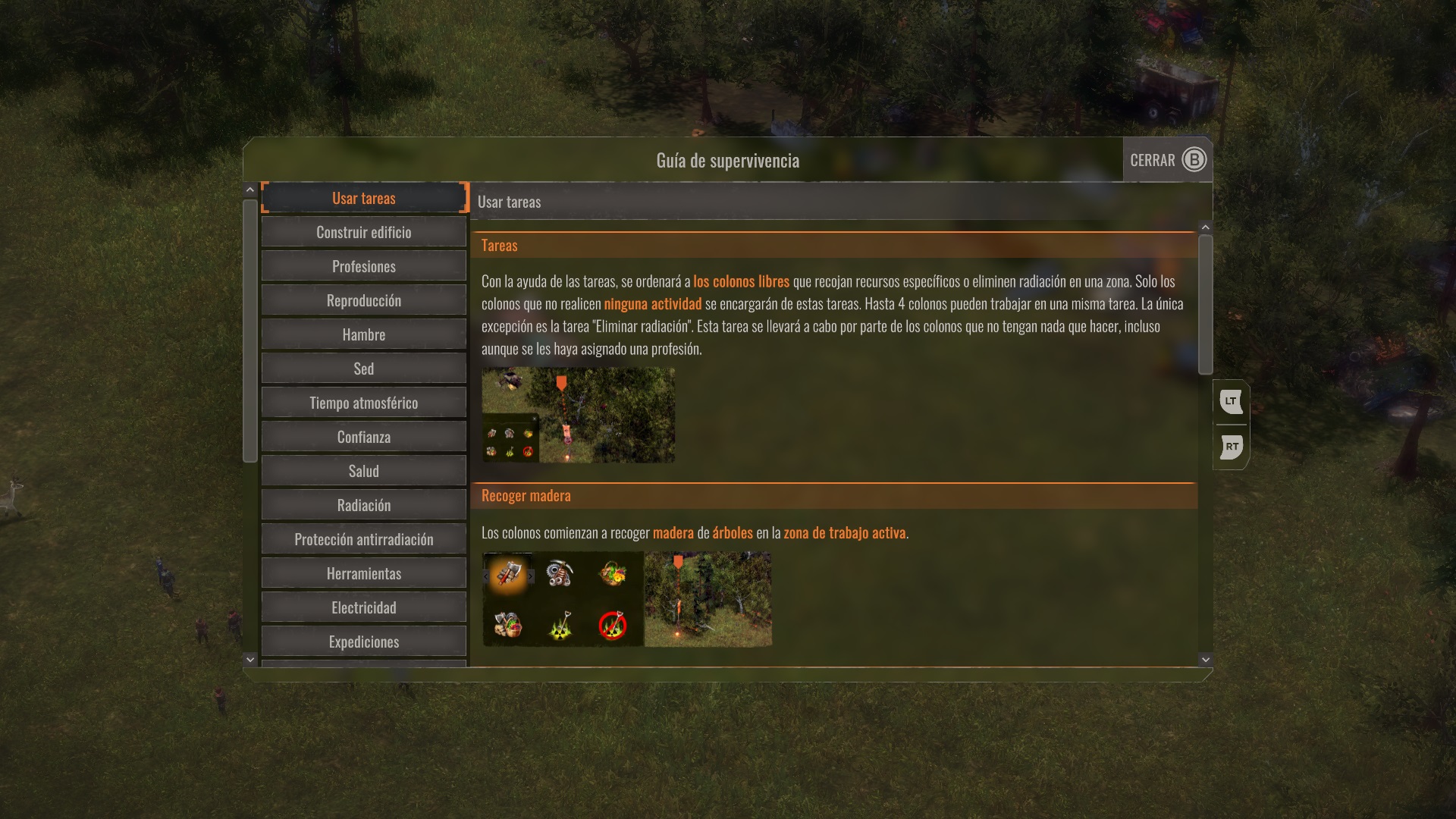Open the Expediciones topic

pyautogui.click(x=364, y=642)
